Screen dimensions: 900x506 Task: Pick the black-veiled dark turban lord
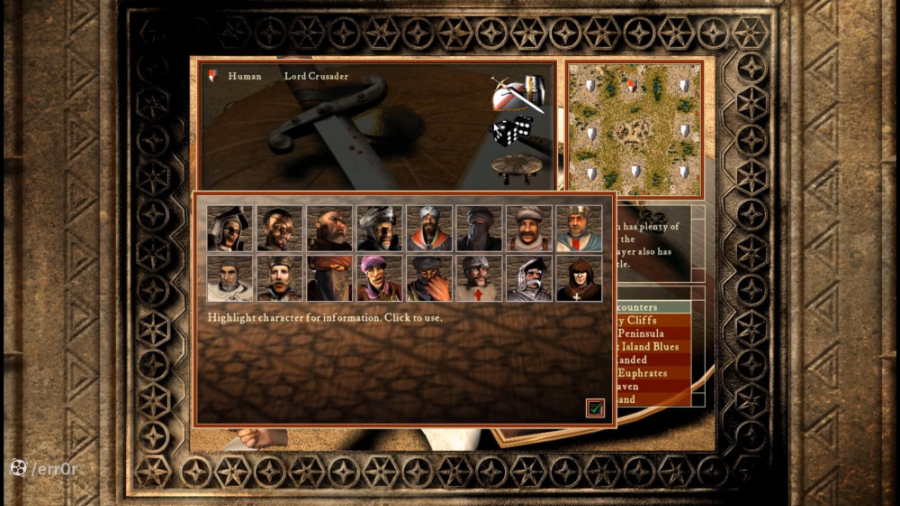point(480,228)
